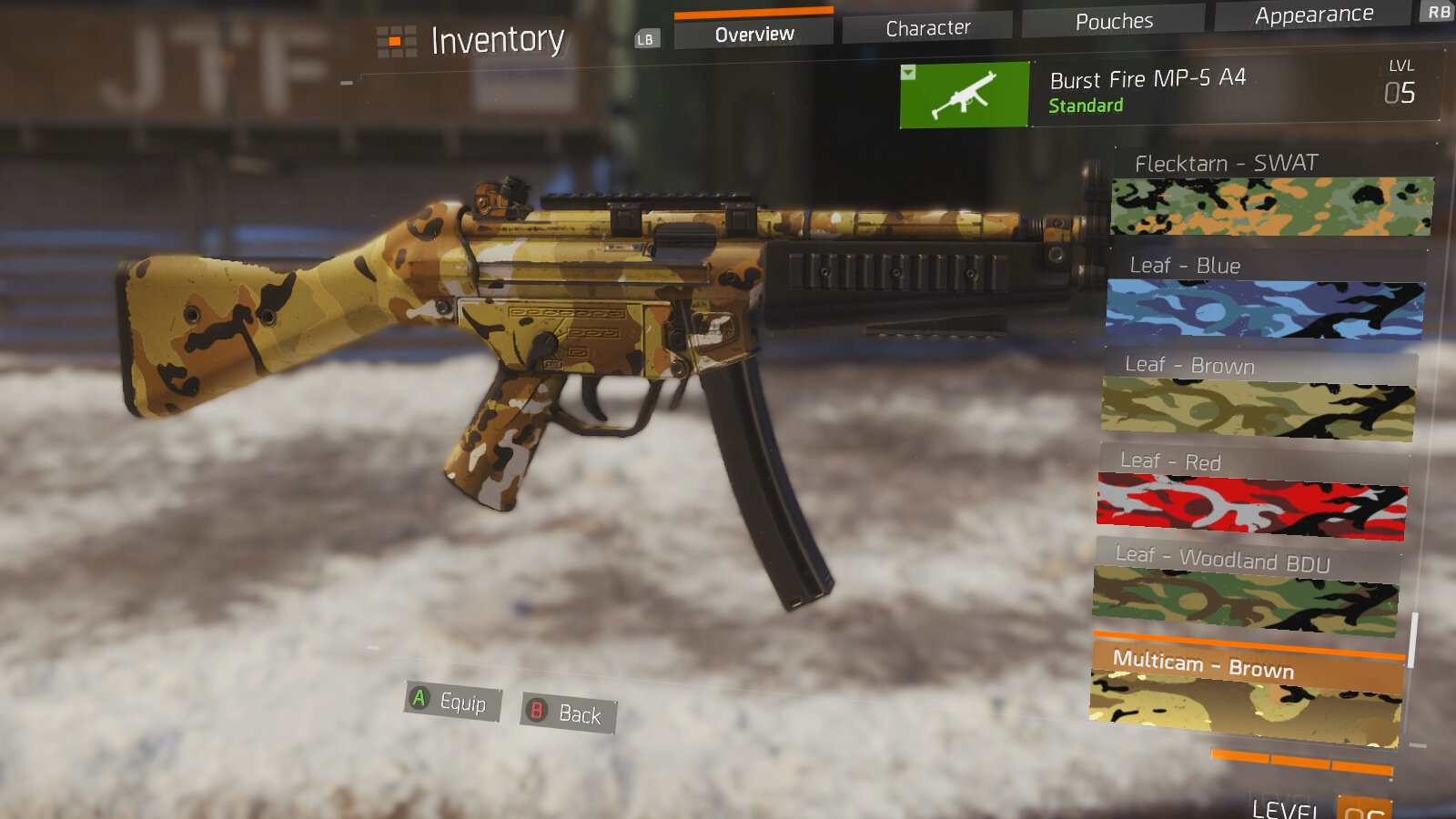Select the Burst Fire MP-5 A4 weapon icon
Viewport: 1456px width, 819px height.
(x=965, y=95)
